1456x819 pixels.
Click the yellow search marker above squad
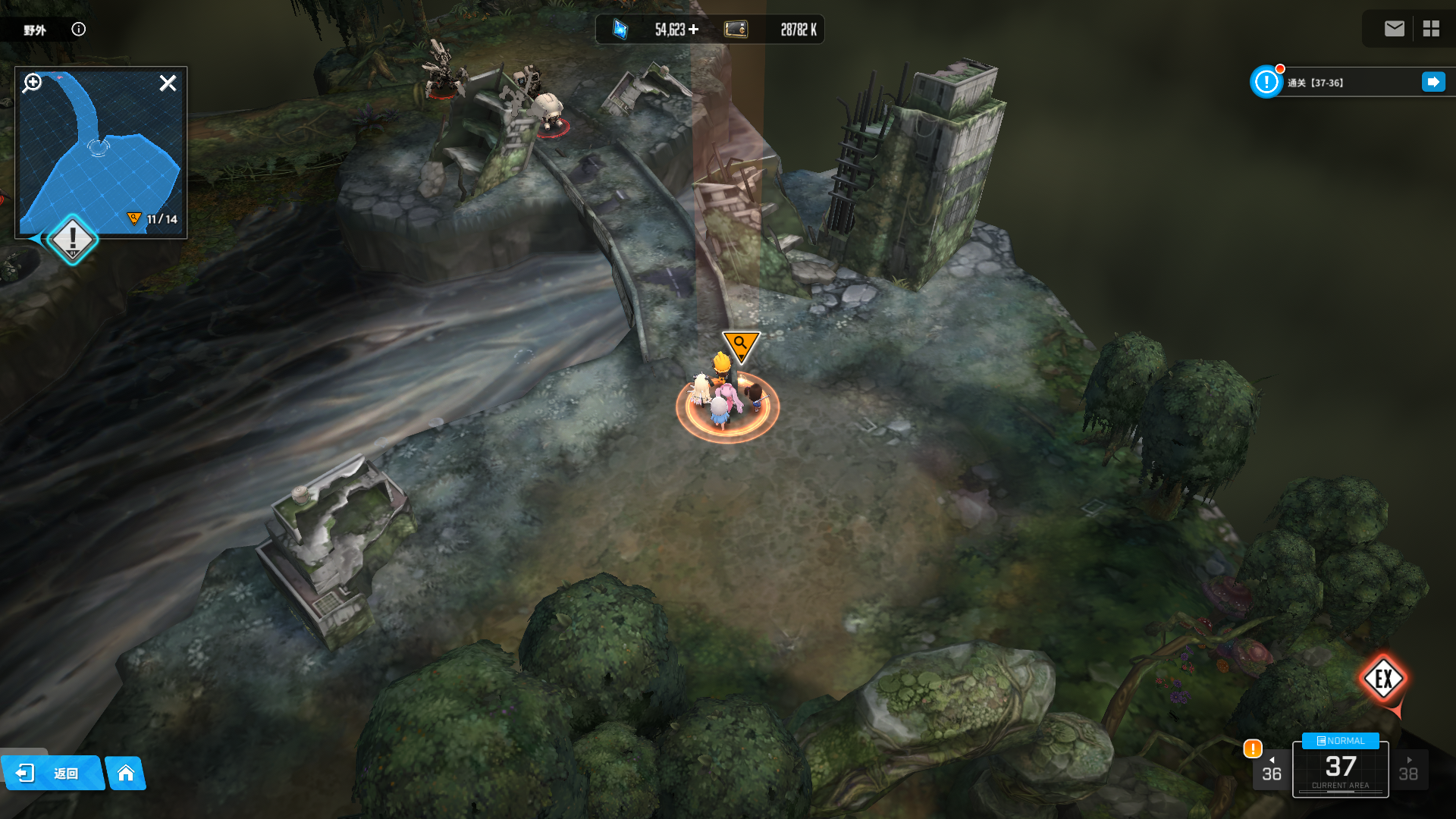click(740, 345)
